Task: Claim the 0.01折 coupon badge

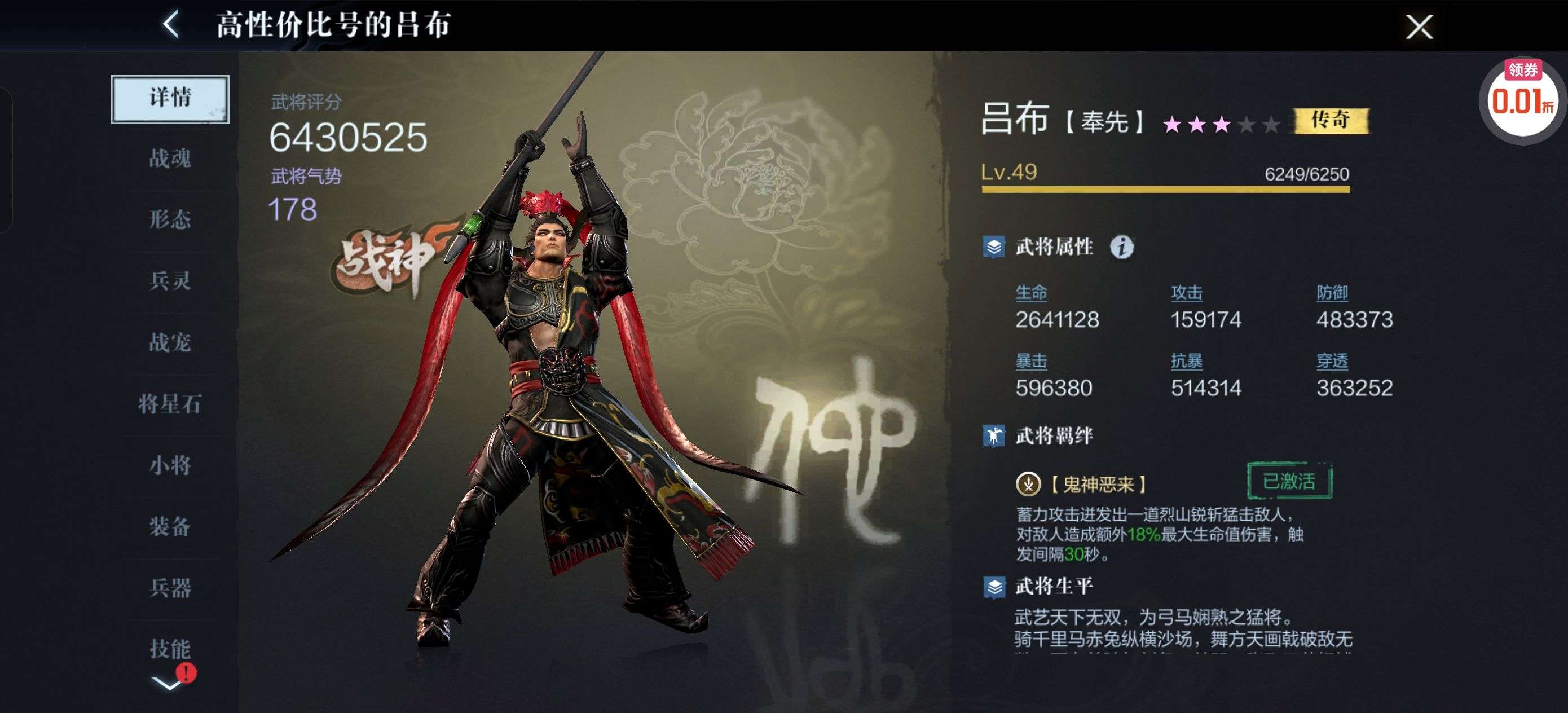Action: (x=1522, y=100)
